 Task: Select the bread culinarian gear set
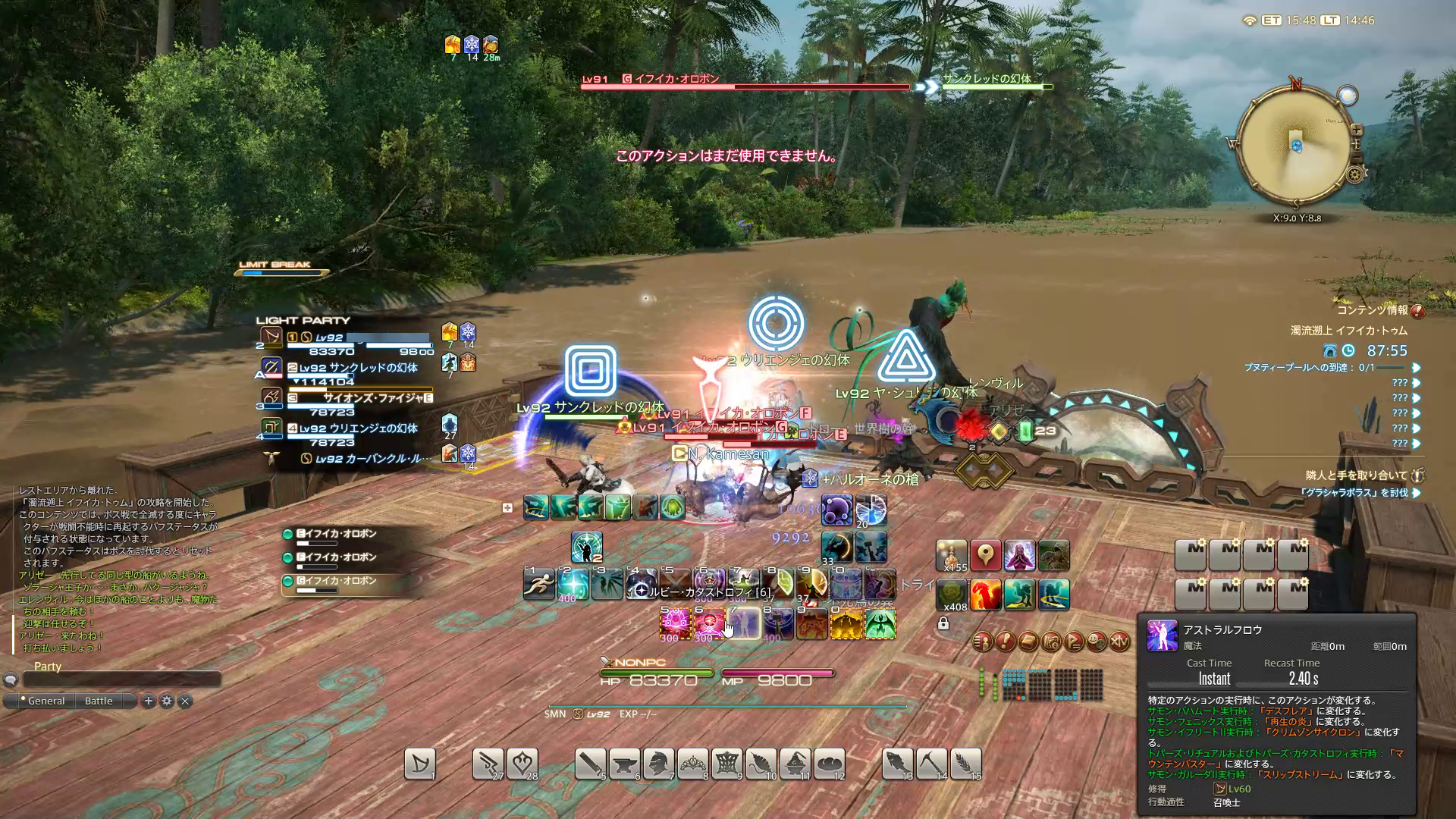click(830, 764)
